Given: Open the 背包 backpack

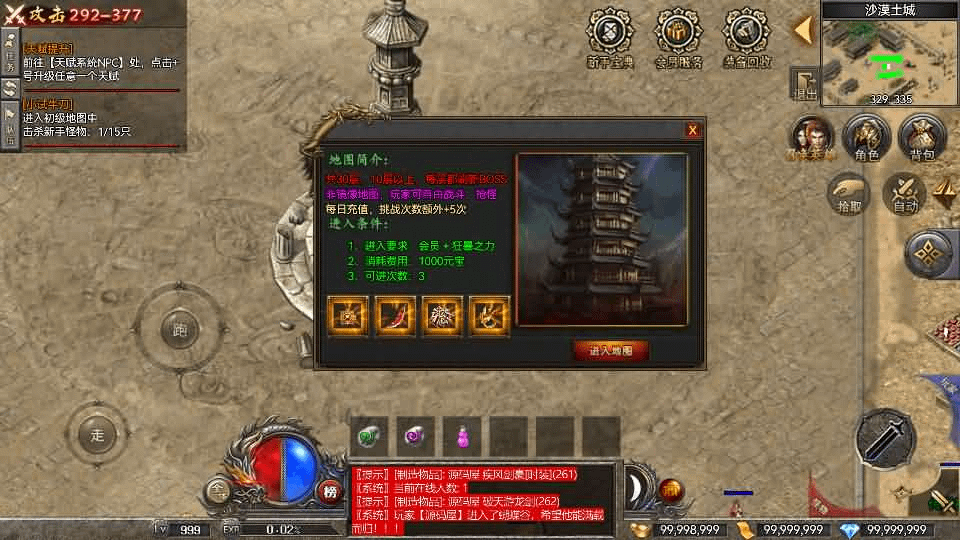Looking at the screenshot, I should tap(922, 138).
